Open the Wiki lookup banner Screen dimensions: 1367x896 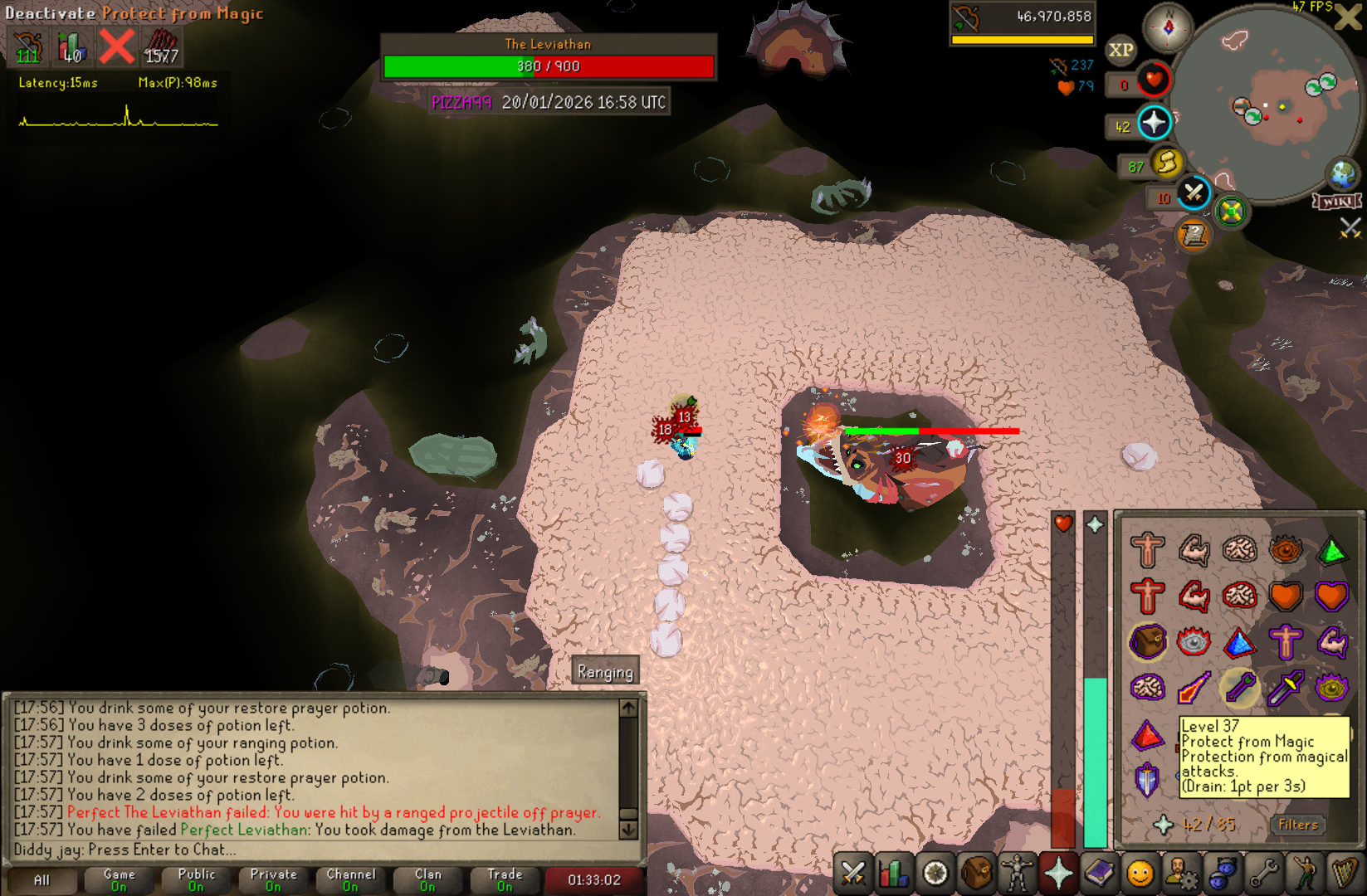pyautogui.click(x=1338, y=202)
